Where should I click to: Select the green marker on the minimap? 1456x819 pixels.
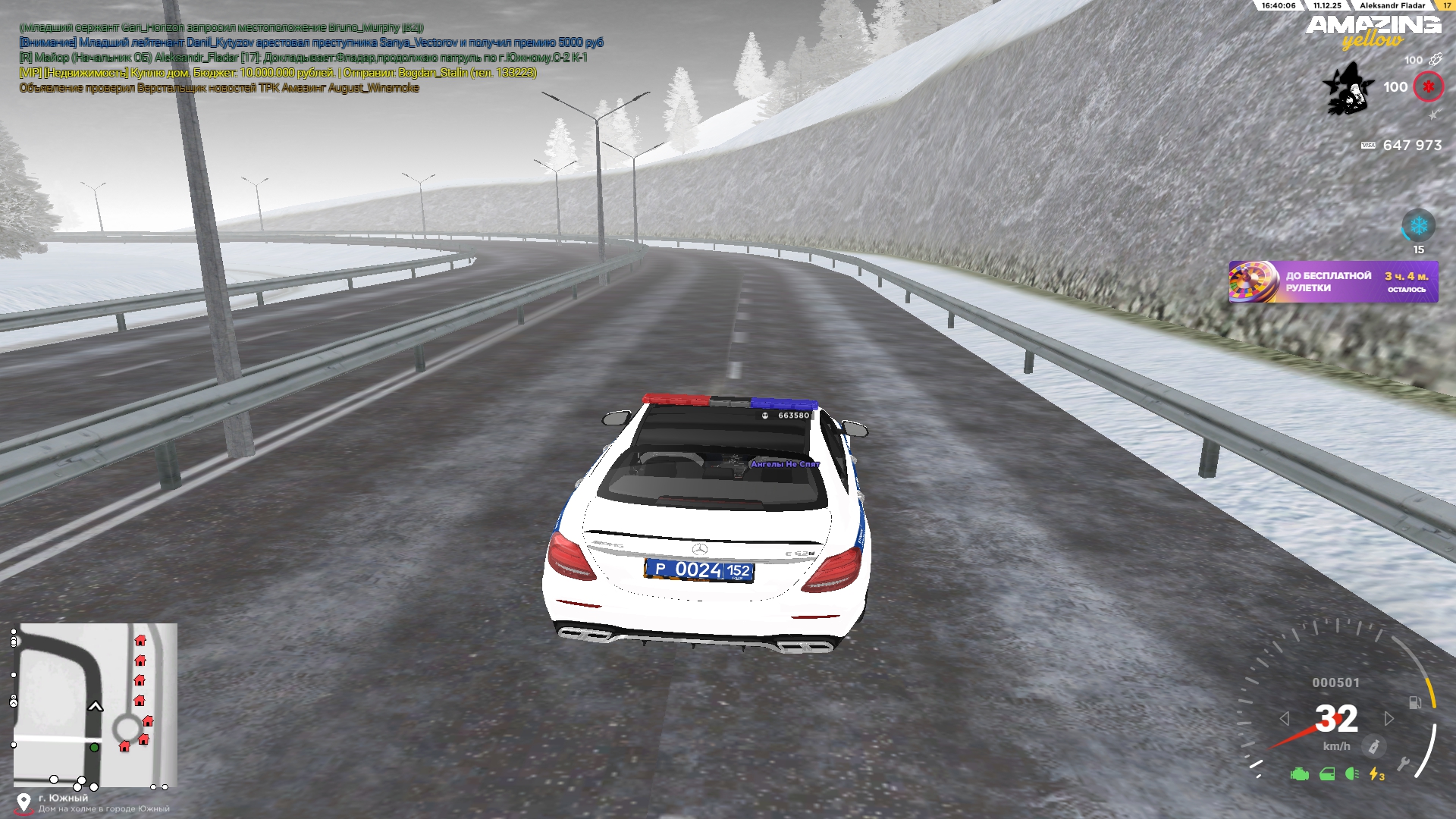pos(94,748)
